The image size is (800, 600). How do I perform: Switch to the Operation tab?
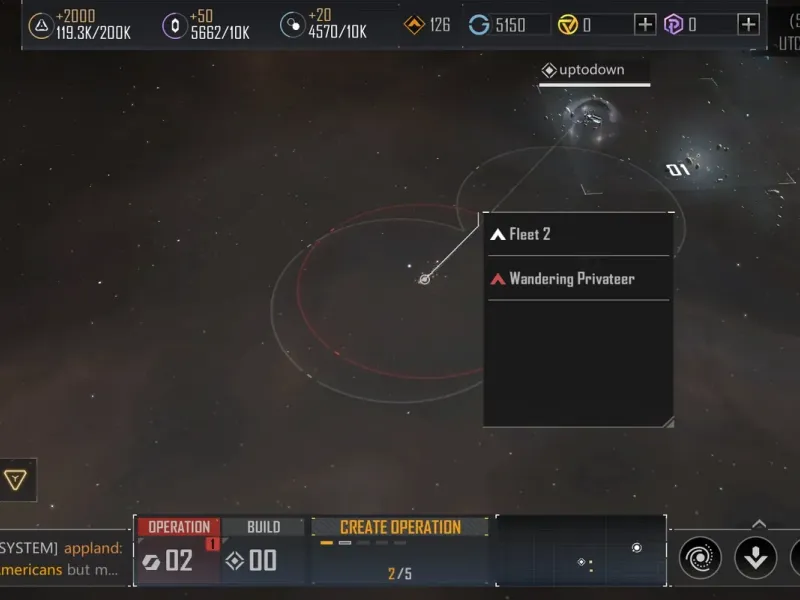(178, 527)
